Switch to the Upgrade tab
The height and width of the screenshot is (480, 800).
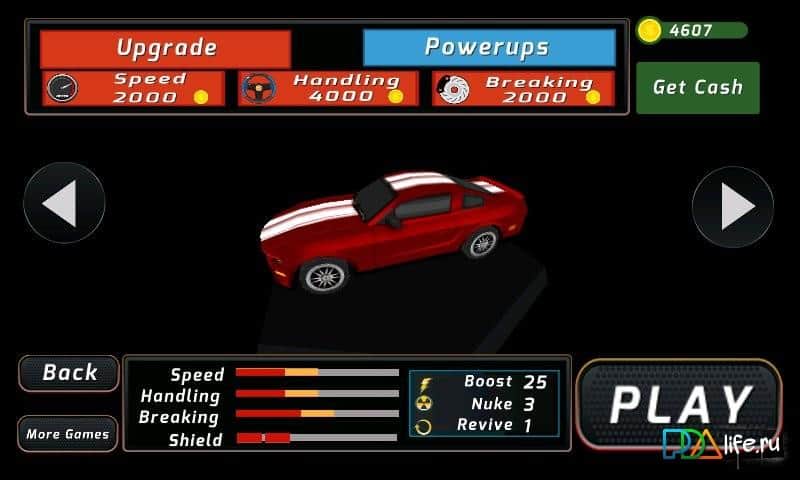click(x=166, y=48)
